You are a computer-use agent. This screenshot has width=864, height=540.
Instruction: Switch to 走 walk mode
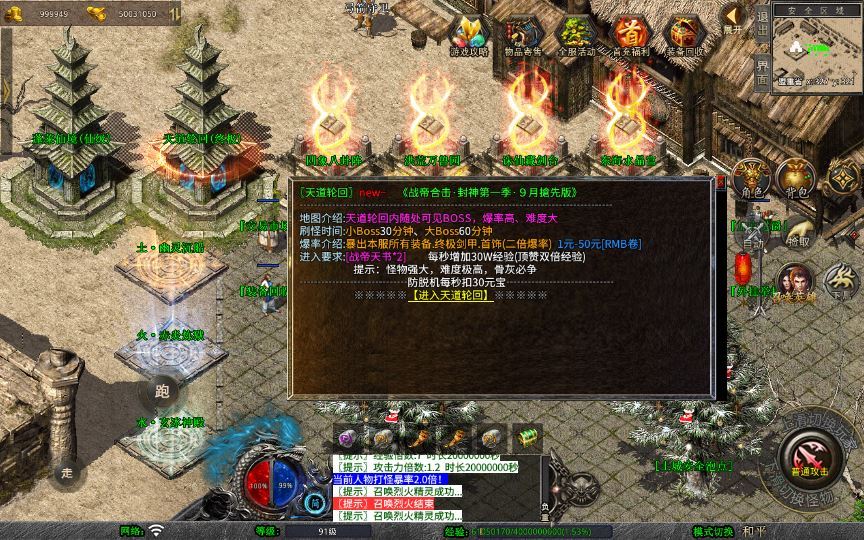point(68,470)
